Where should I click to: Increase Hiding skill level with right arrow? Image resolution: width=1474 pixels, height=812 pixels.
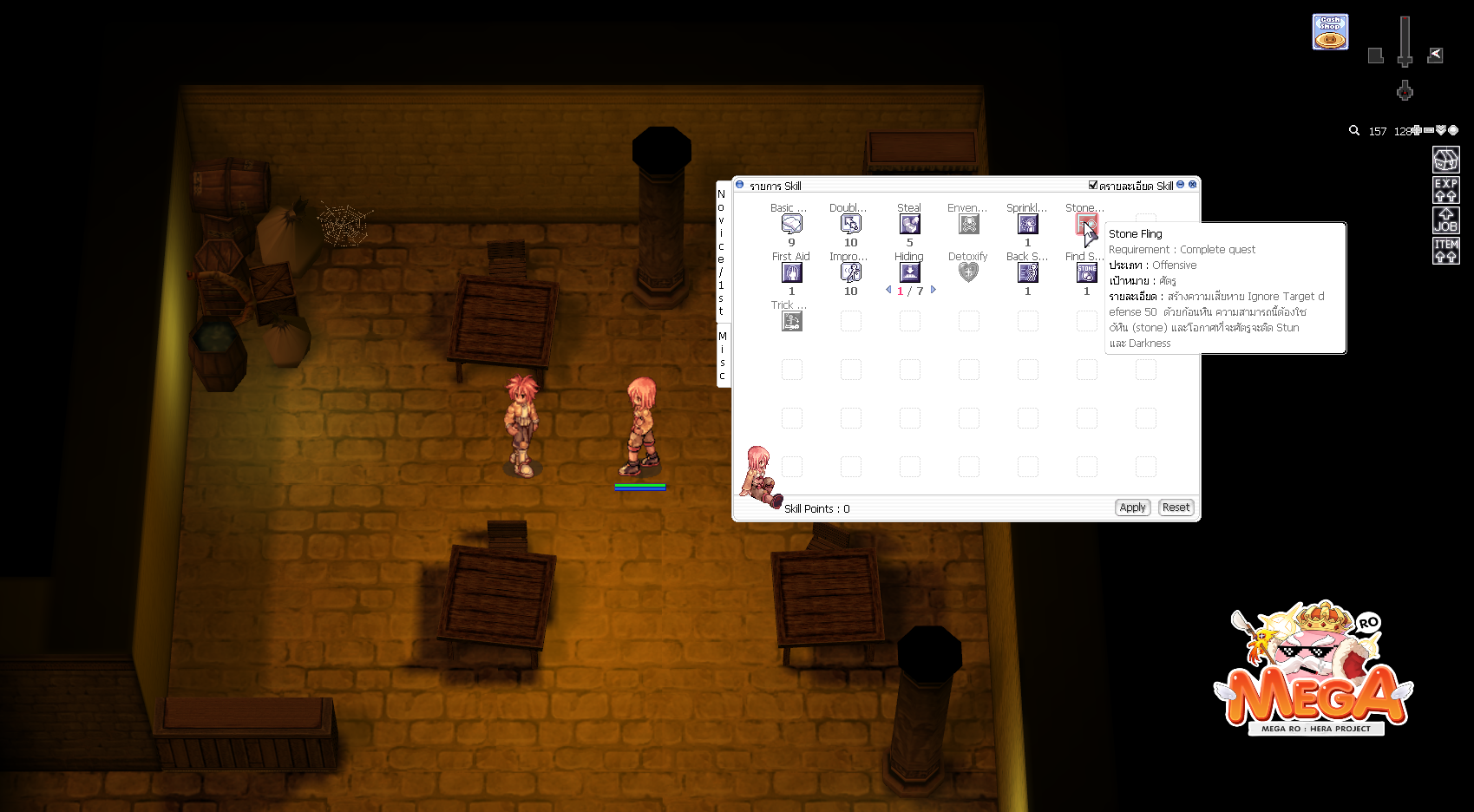[x=934, y=290]
